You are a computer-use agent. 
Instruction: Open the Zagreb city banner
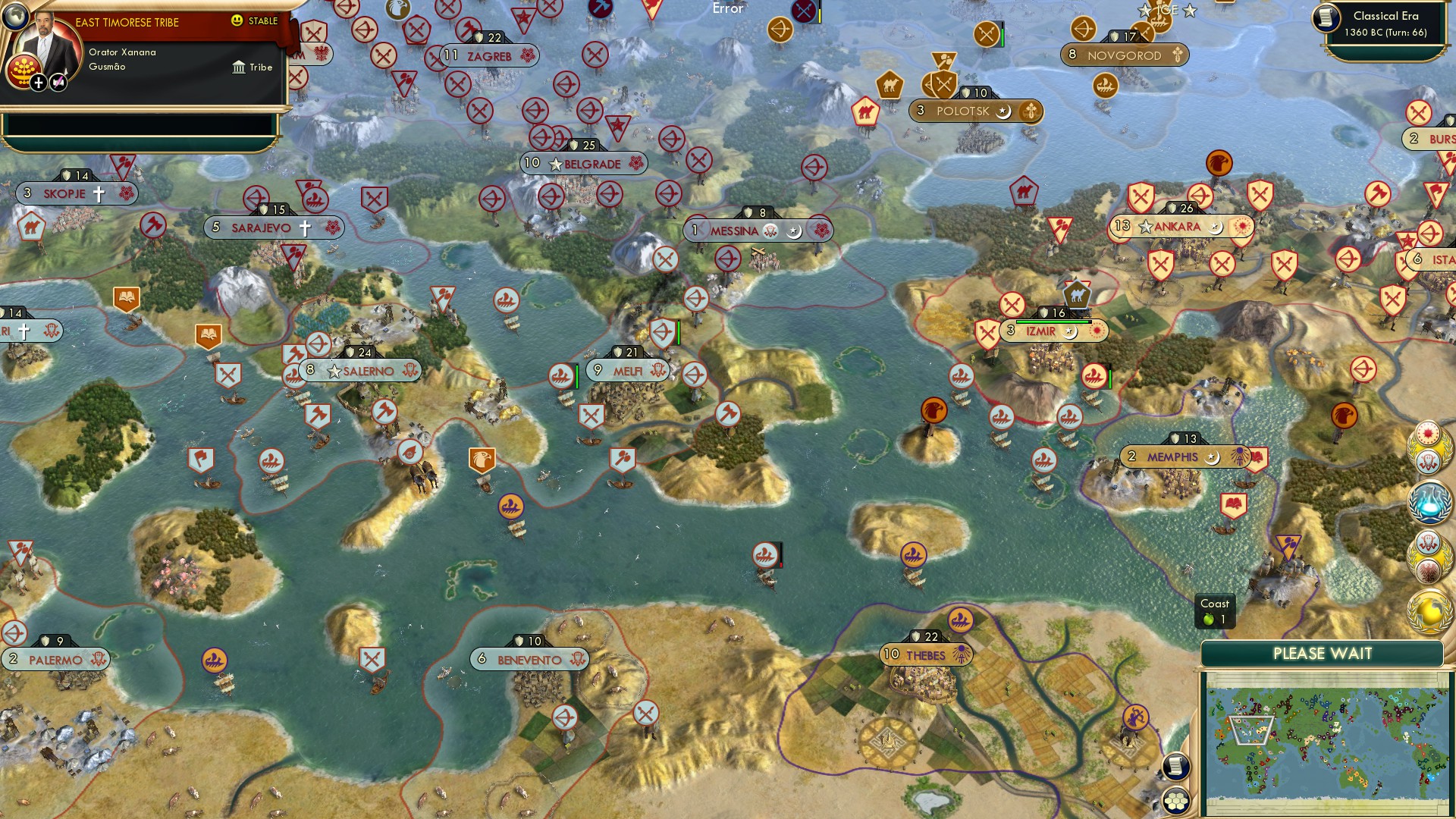point(491,55)
